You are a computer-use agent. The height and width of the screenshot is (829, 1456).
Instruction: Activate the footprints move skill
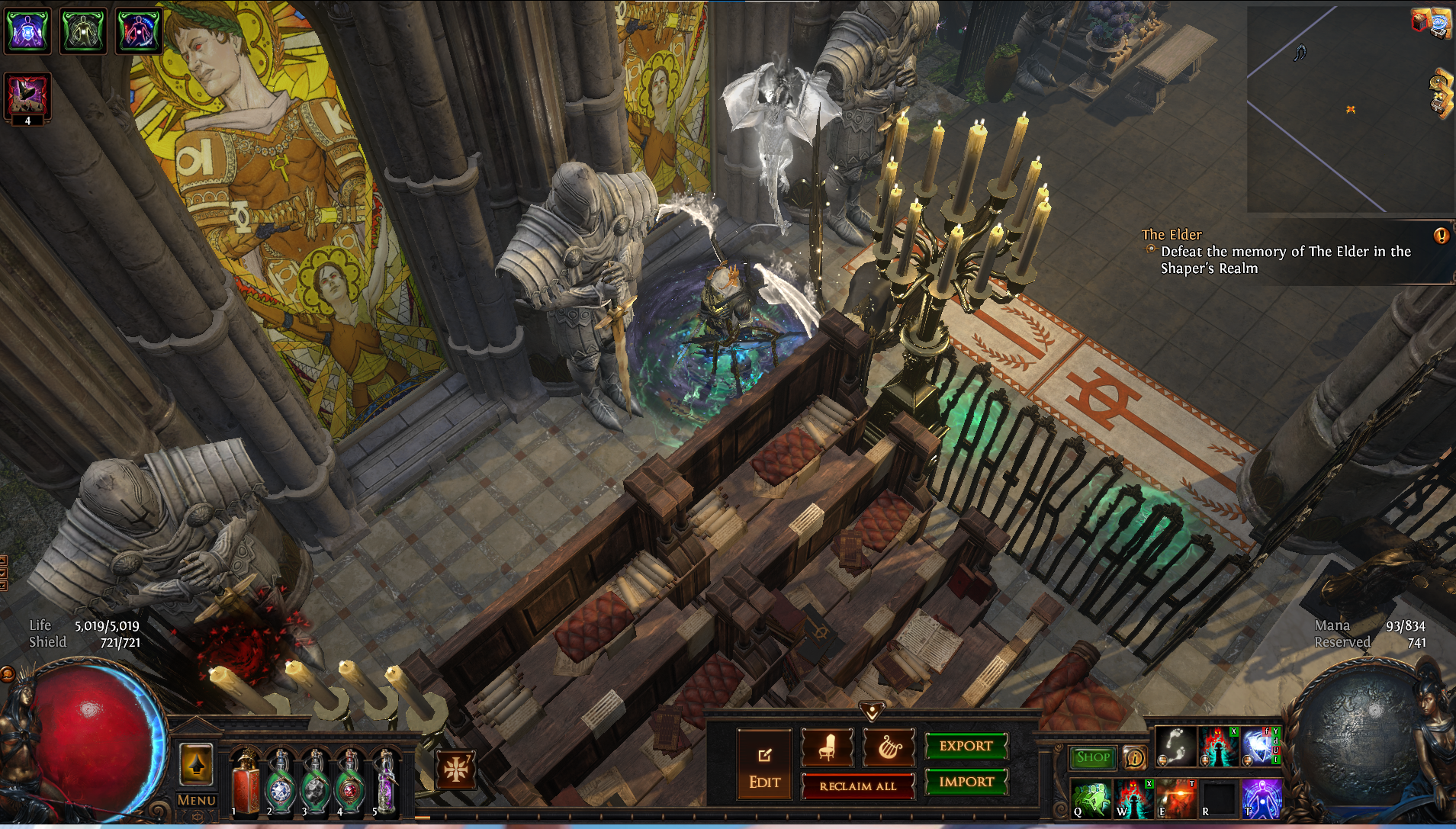click(x=1175, y=746)
